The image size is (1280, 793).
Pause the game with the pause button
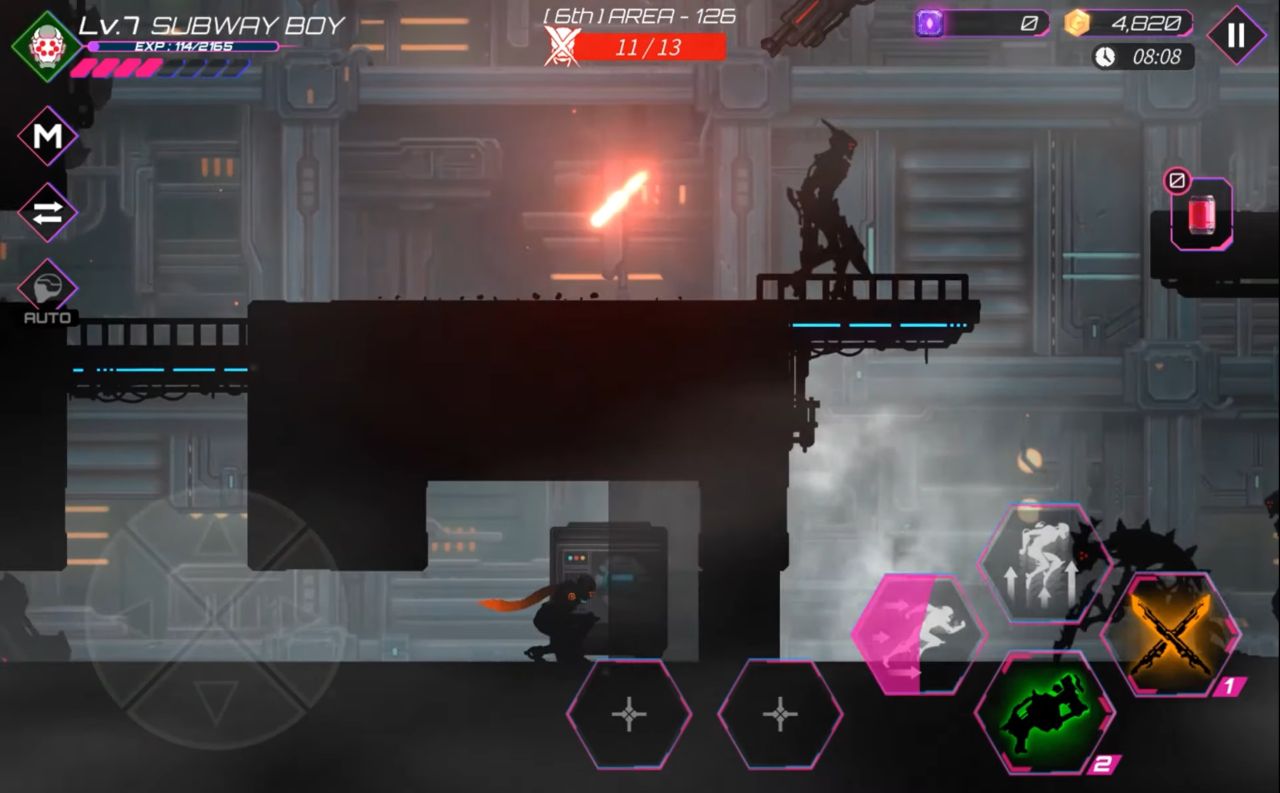1236,35
